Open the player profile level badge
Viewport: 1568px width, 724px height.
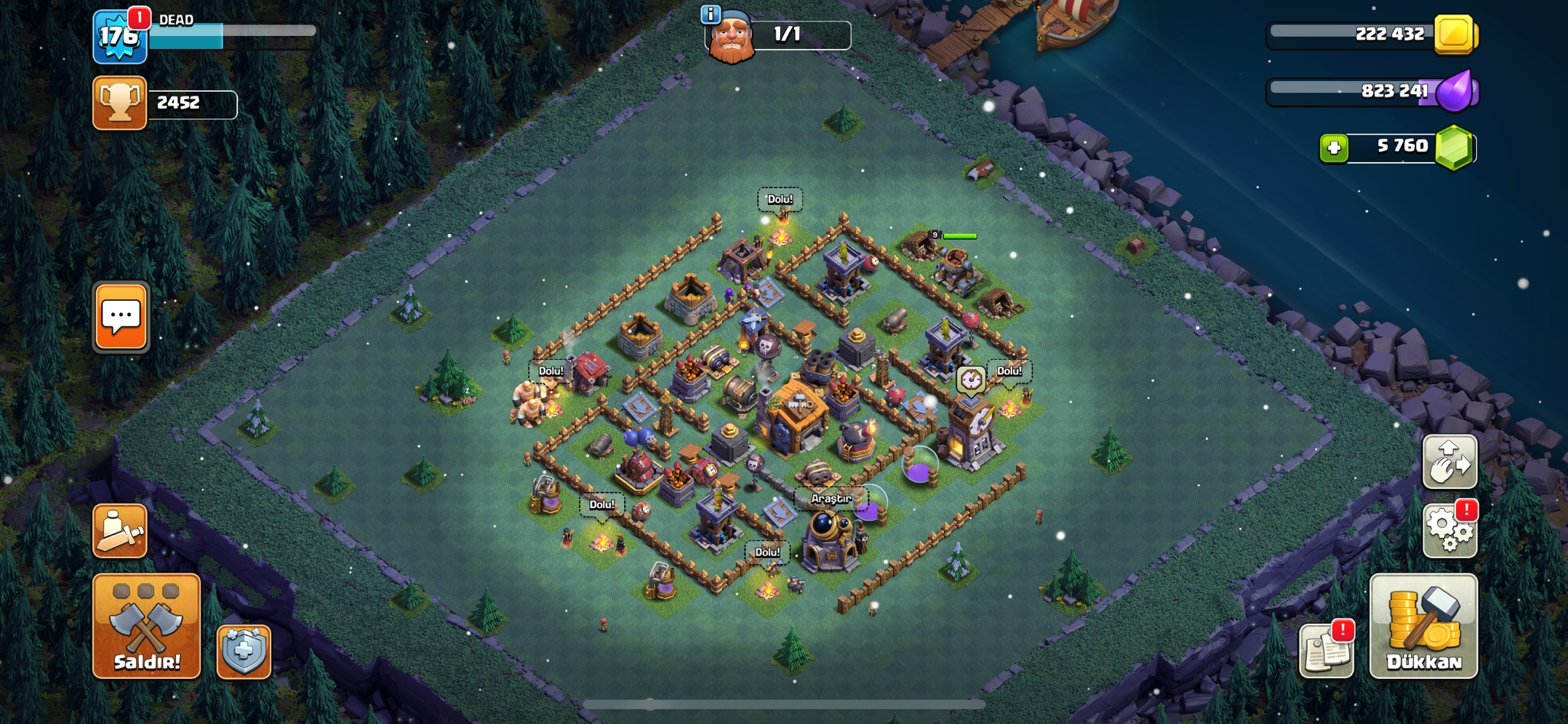pos(119,36)
